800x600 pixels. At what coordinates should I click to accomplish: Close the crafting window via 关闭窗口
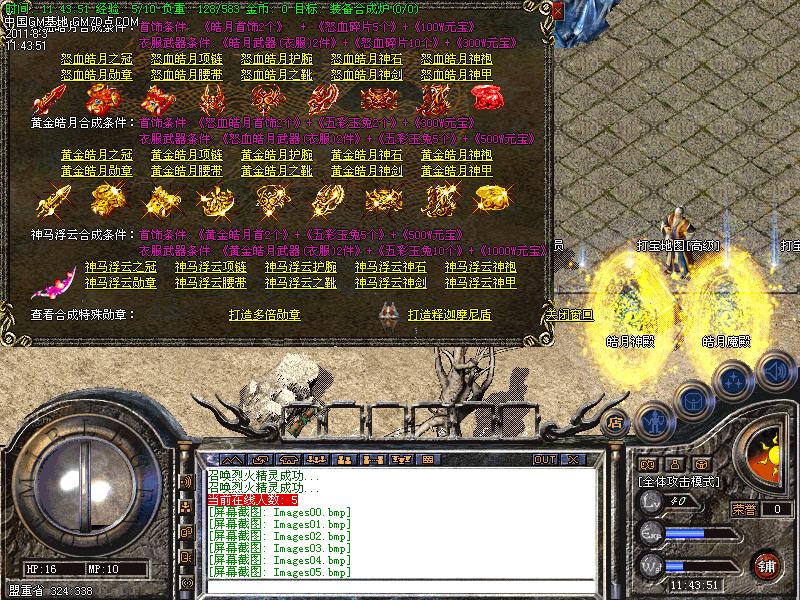click(570, 314)
